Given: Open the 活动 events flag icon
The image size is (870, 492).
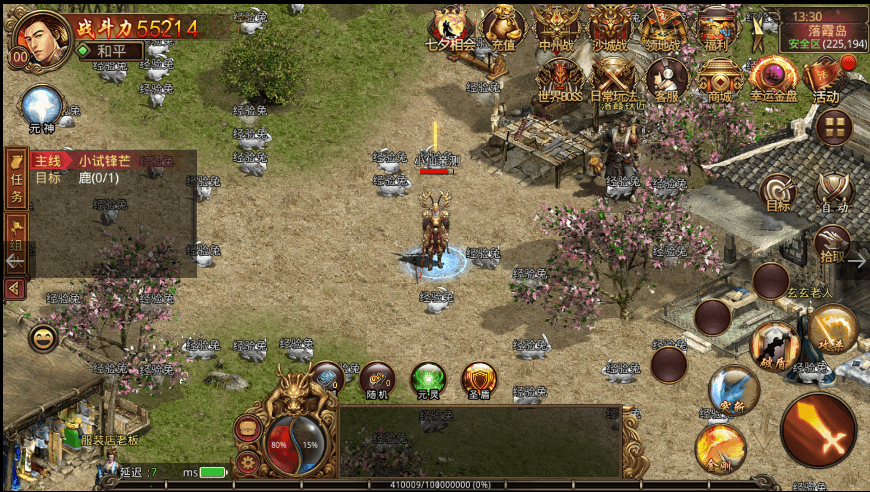Looking at the screenshot, I should click(826, 78).
